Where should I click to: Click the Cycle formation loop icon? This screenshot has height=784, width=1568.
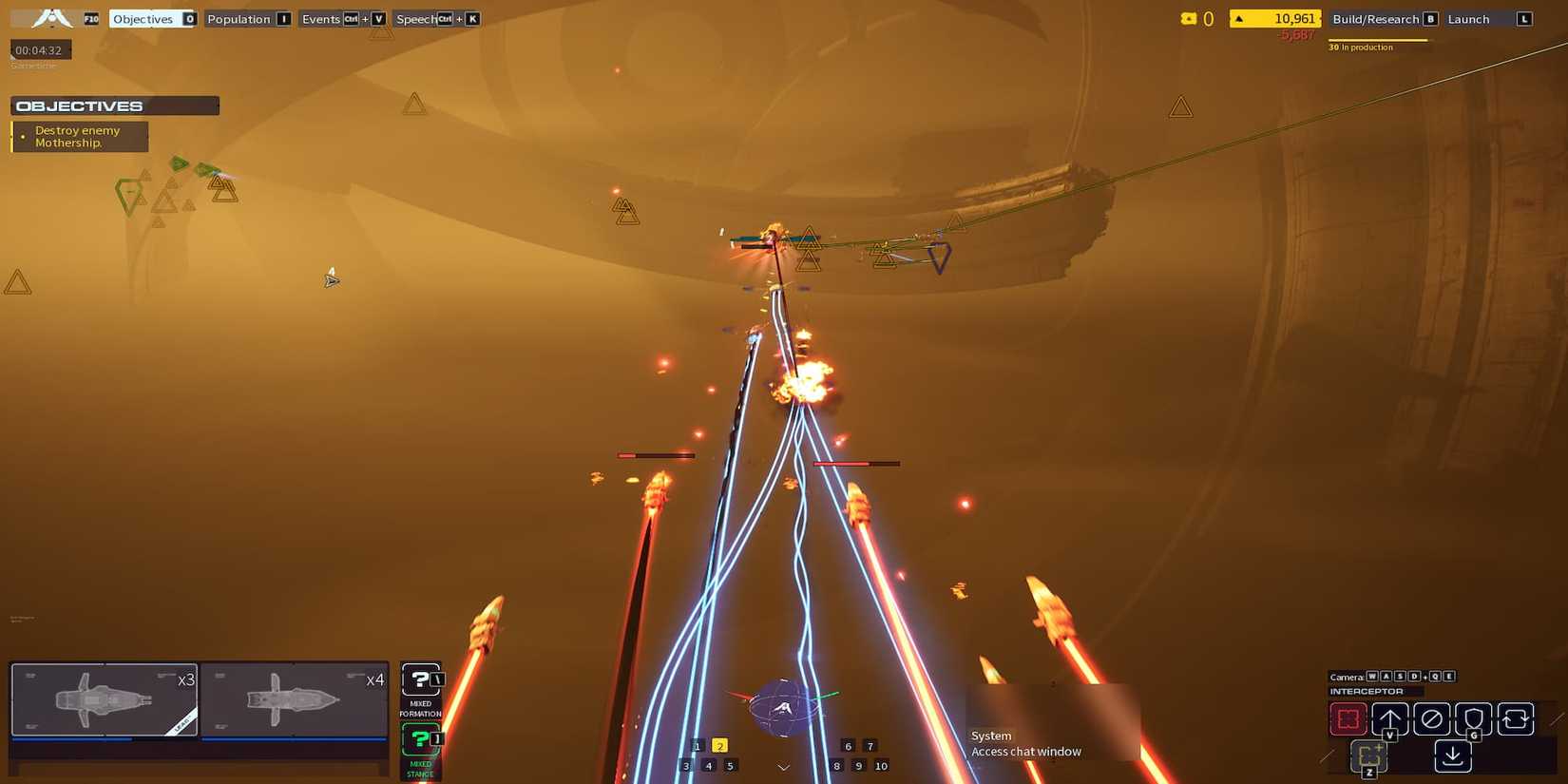[x=1516, y=719]
